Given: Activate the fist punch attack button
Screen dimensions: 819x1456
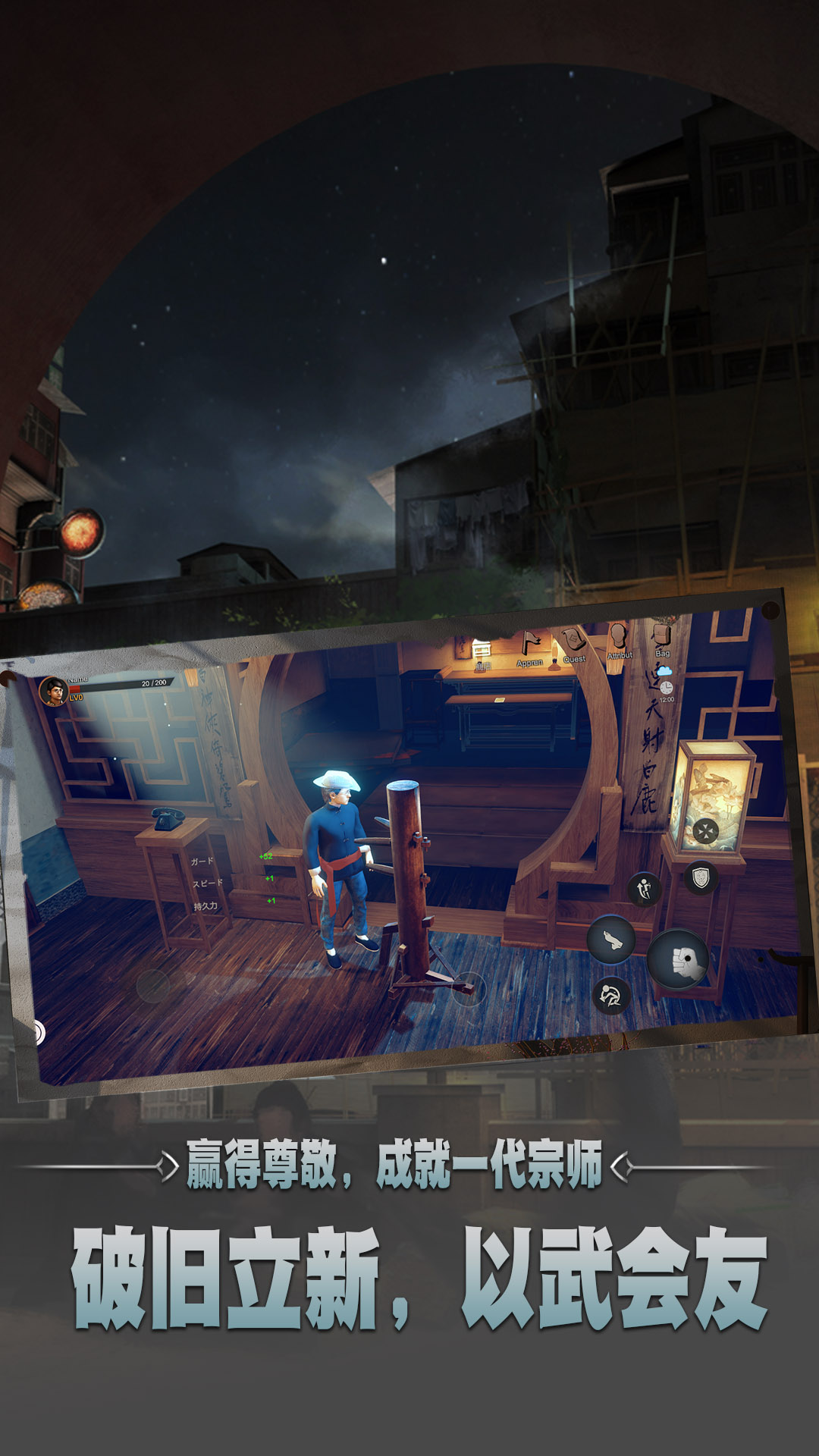Looking at the screenshot, I should 679,959.
